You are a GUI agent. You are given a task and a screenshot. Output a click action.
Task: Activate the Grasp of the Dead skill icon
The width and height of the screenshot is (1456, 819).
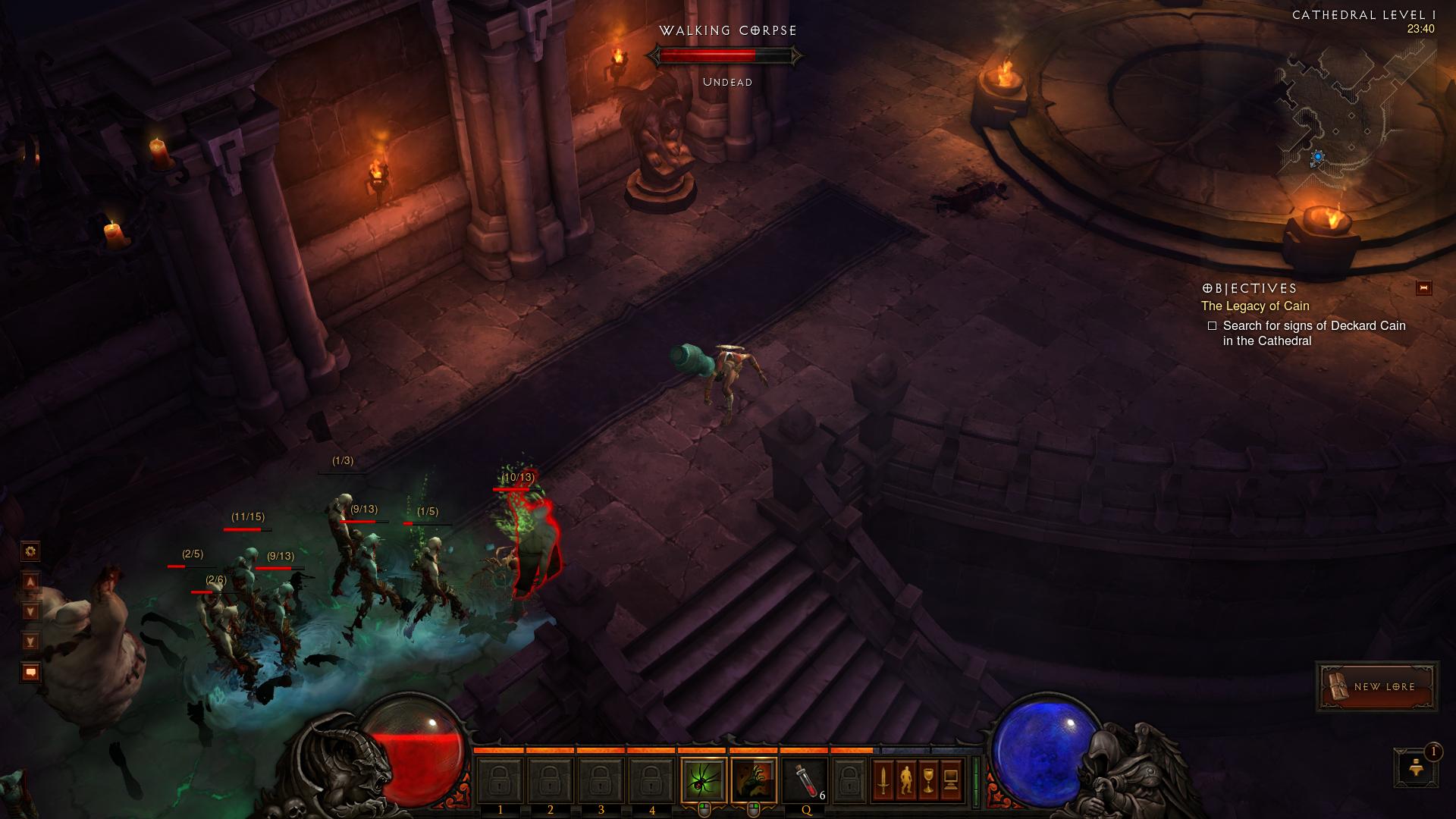click(x=753, y=781)
